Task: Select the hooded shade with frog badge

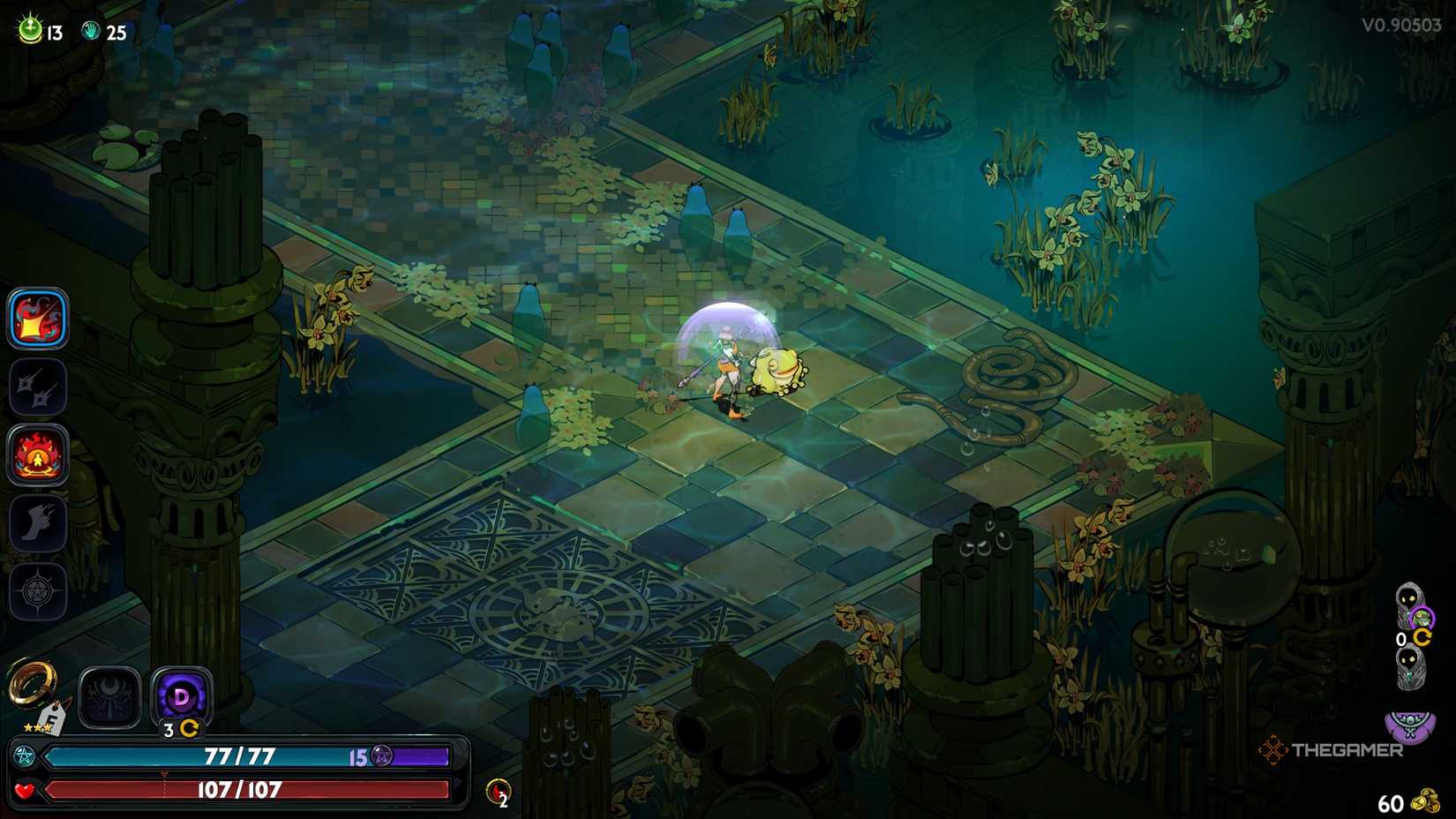Action: 1412,607
